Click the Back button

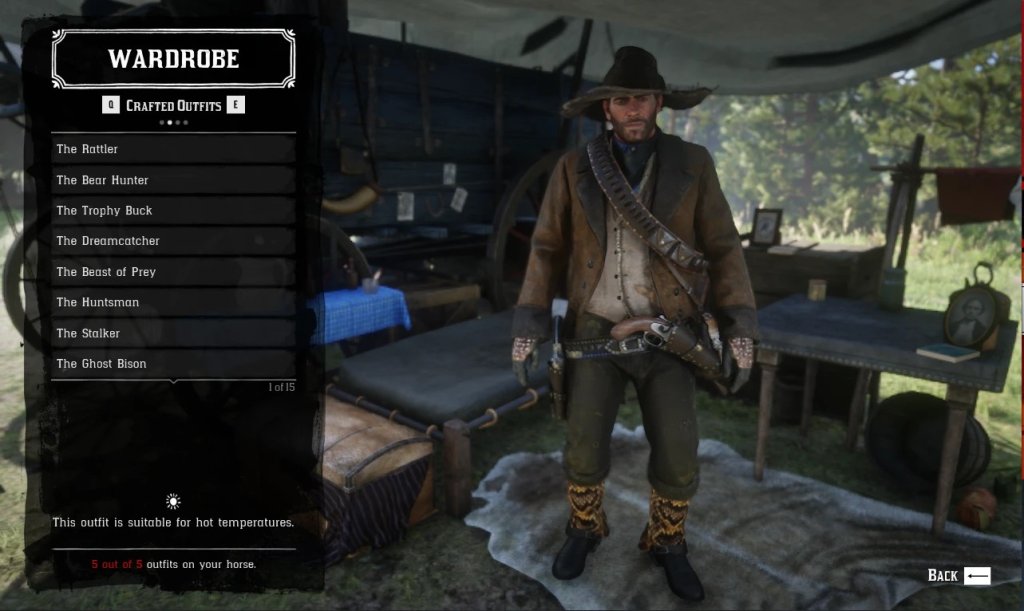point(958,575)
